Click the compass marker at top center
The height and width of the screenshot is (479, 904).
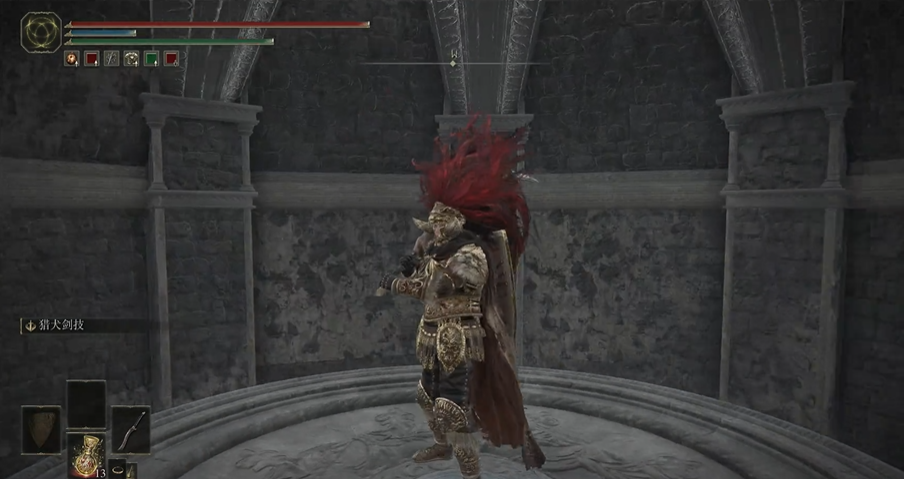click(453, 63)
